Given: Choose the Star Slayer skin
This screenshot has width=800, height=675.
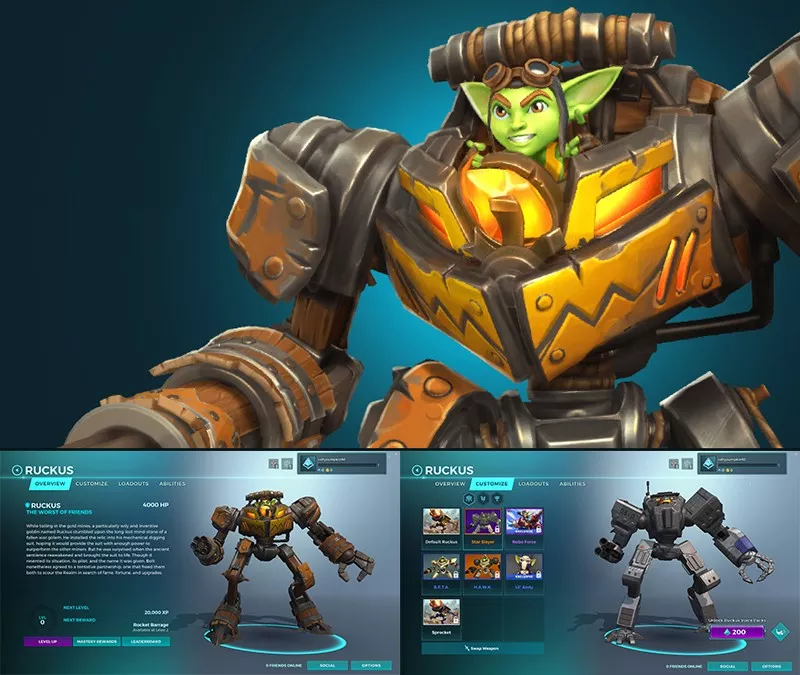Looking at the screenshot, I should 483,526.
